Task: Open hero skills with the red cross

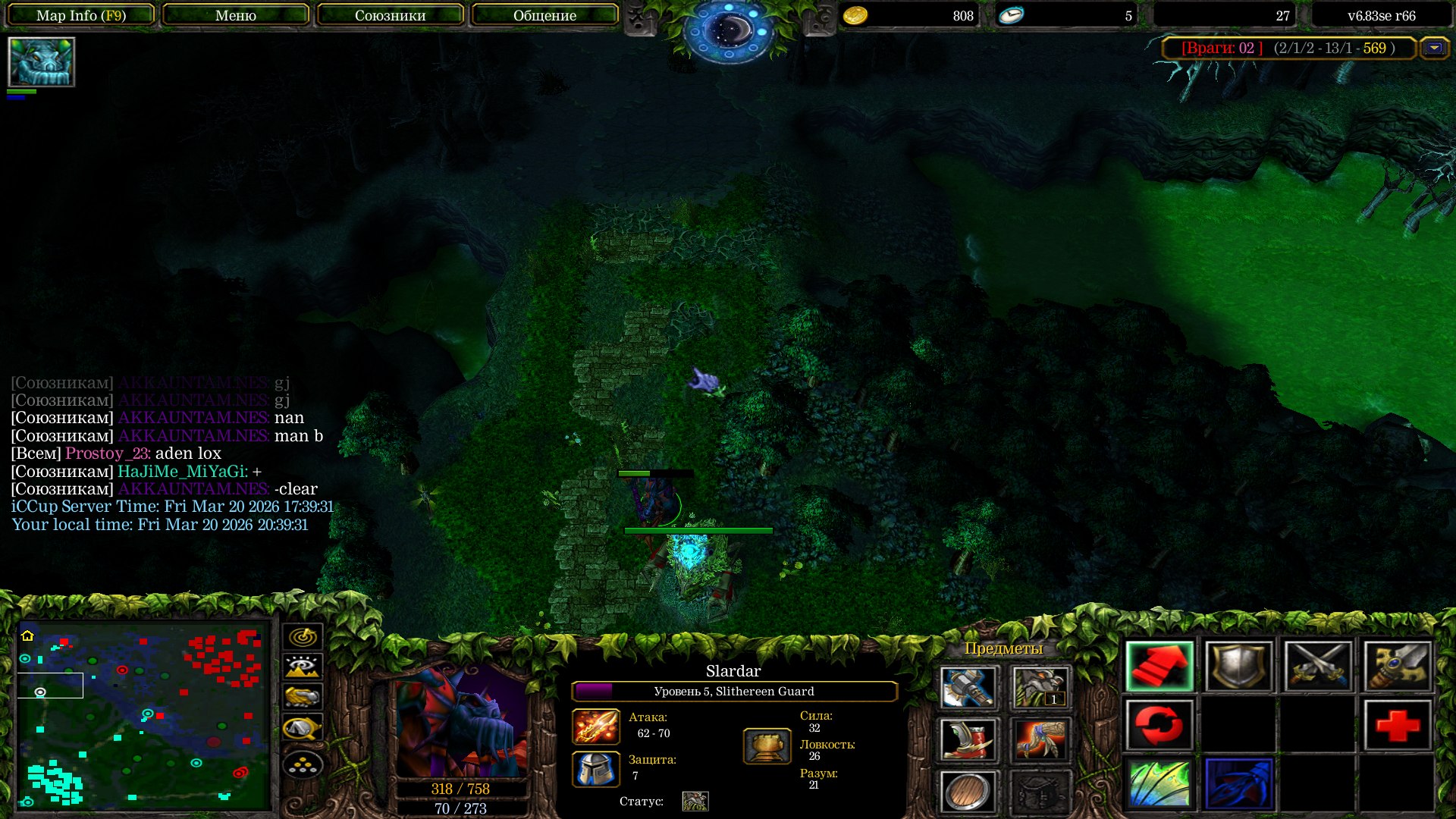Action: coord(1397,726)
